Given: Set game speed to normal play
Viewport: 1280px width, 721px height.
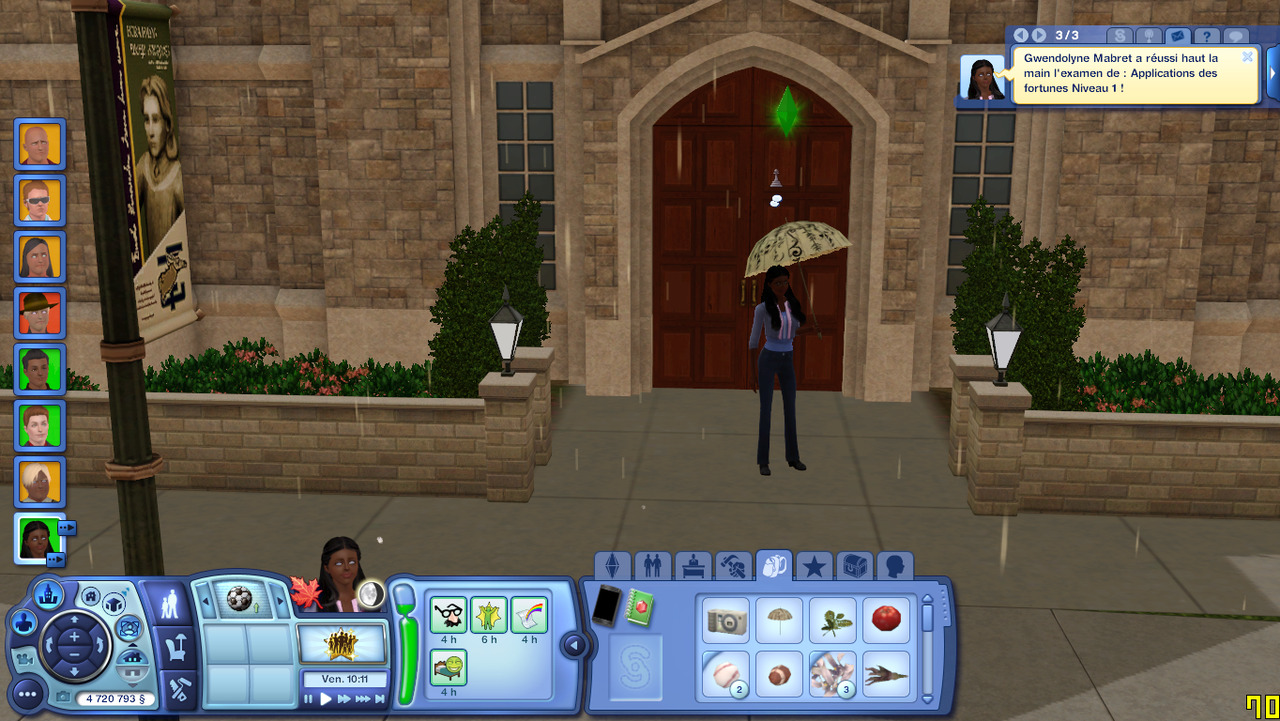Looking at the screenshot, I should 326,699.
